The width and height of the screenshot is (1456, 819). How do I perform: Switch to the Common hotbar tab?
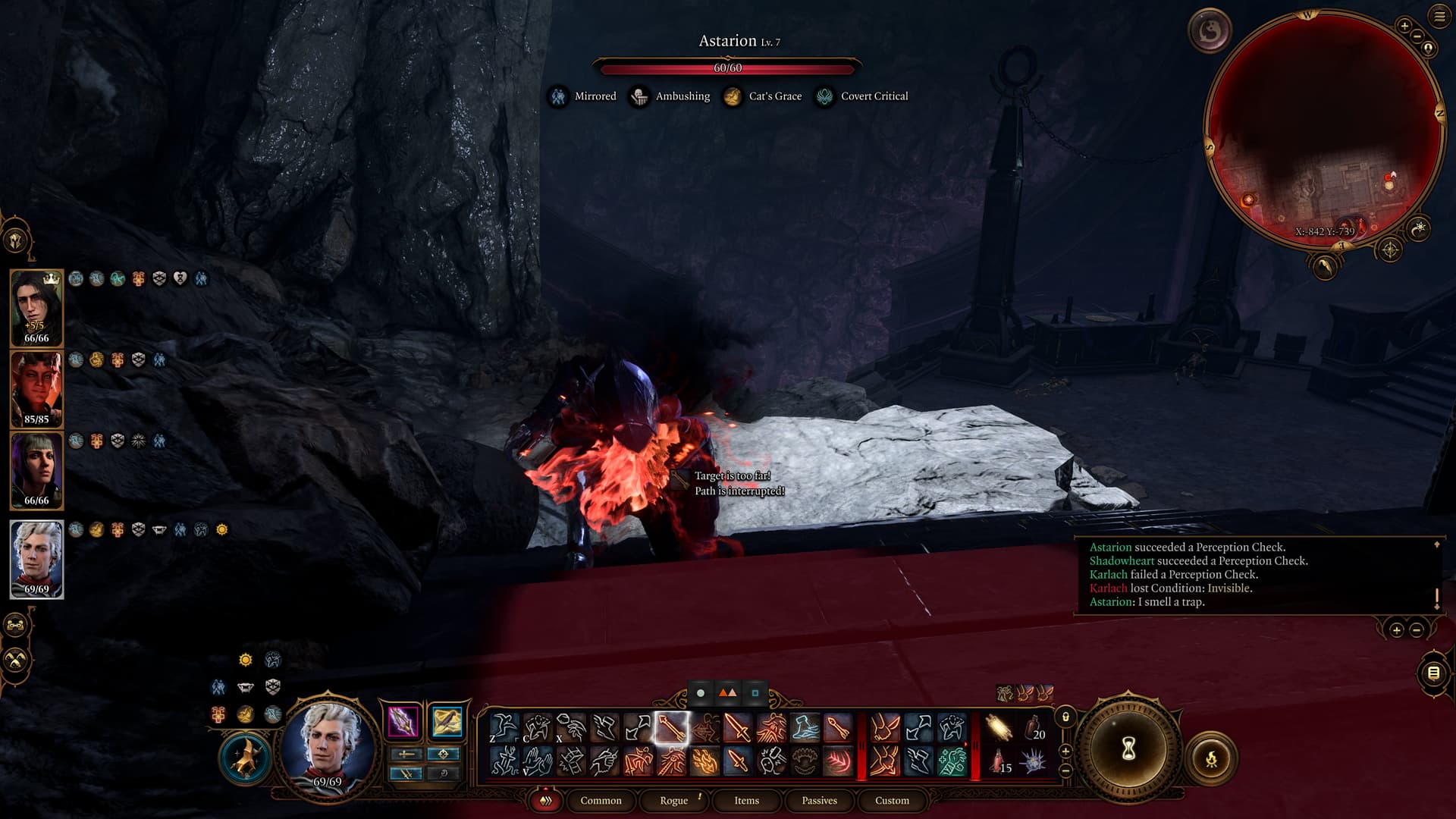601,800
